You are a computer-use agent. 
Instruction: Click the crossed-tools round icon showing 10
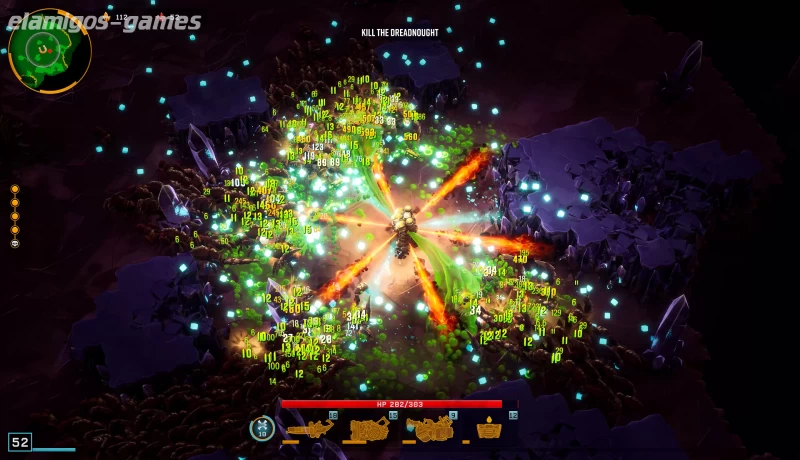262,428
